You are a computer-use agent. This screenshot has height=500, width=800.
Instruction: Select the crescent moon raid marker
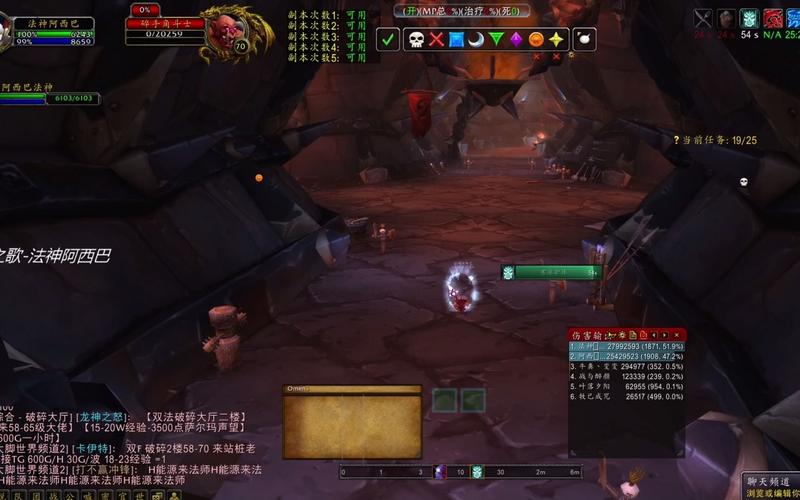click(476, 40)
